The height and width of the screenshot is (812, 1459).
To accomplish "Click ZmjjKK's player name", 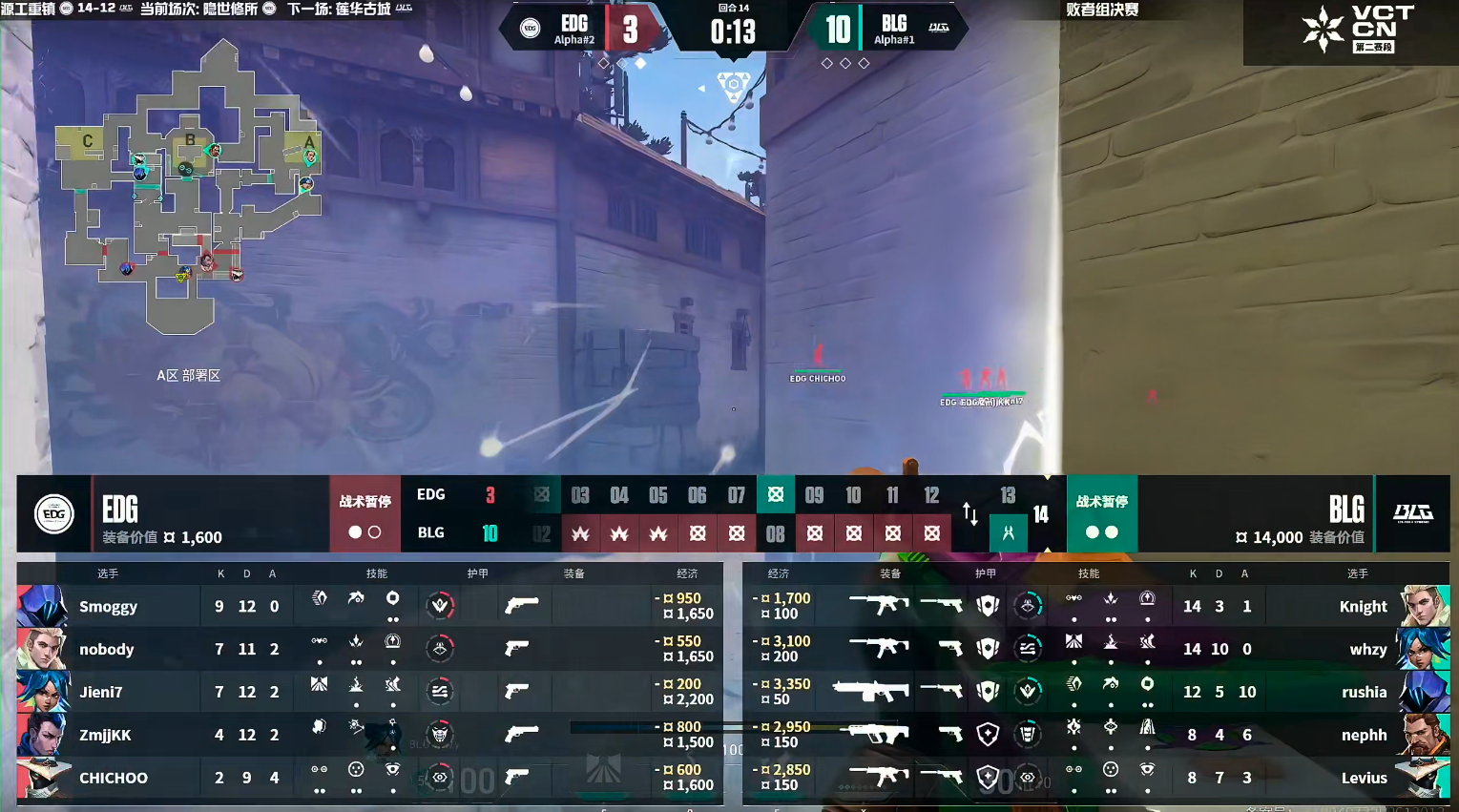I will point(105,736).
